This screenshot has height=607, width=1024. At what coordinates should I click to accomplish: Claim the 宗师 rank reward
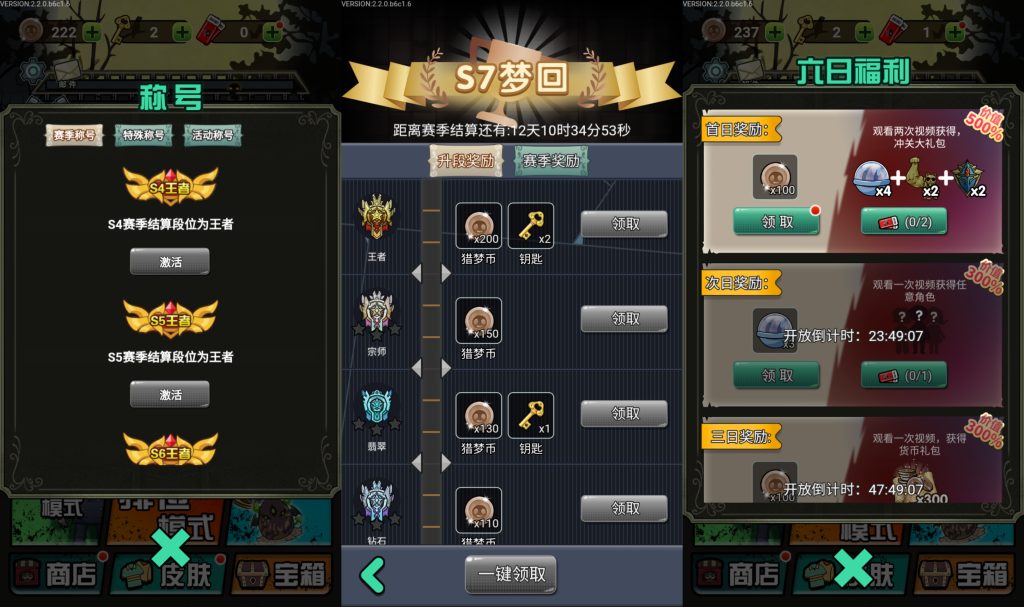pos(624,319)
